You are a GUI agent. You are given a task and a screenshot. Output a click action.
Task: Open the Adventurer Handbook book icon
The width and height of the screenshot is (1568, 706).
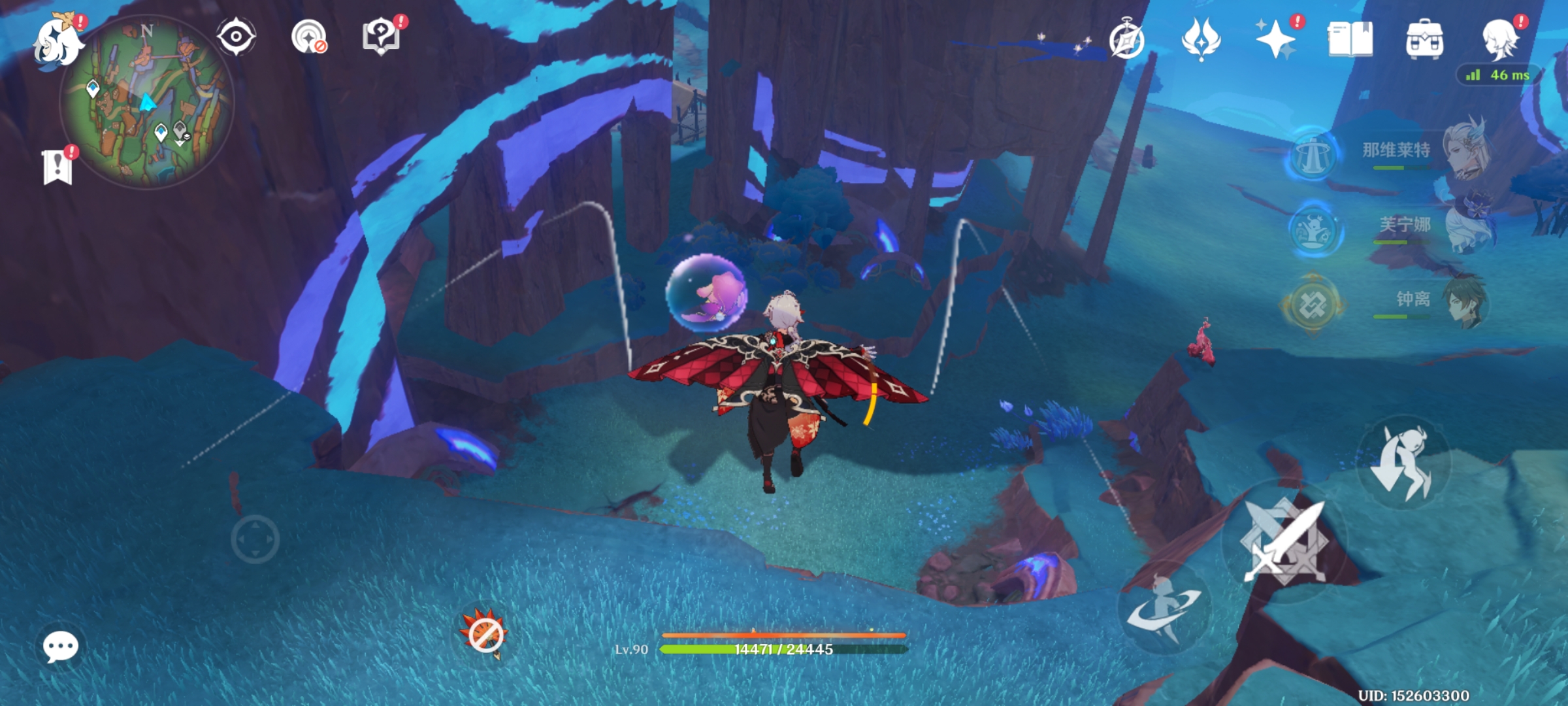click(1350, 39)
